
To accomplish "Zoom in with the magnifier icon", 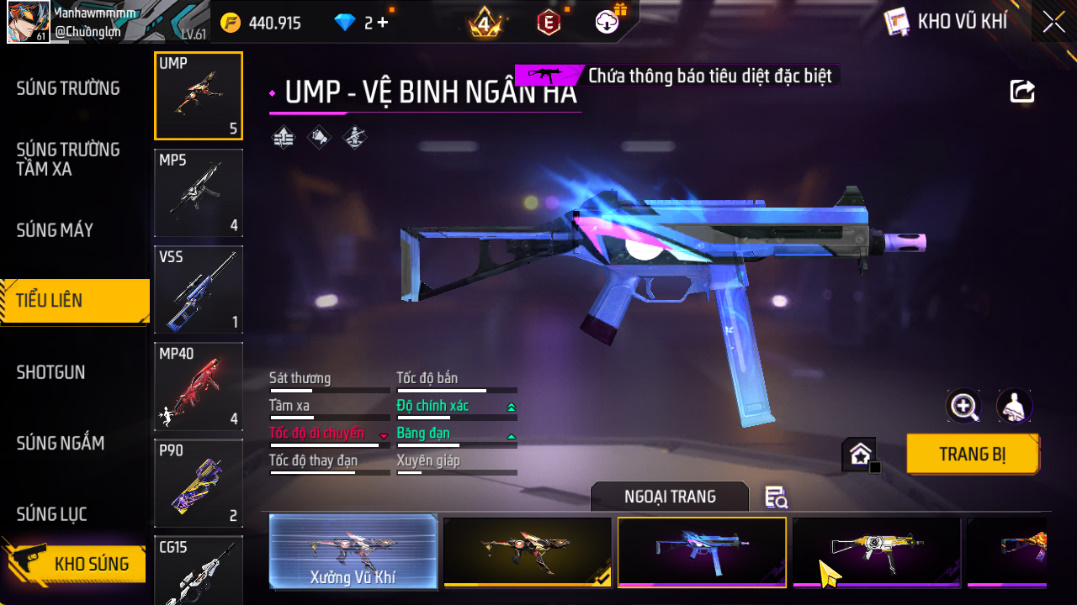I will tap(964, 406).
